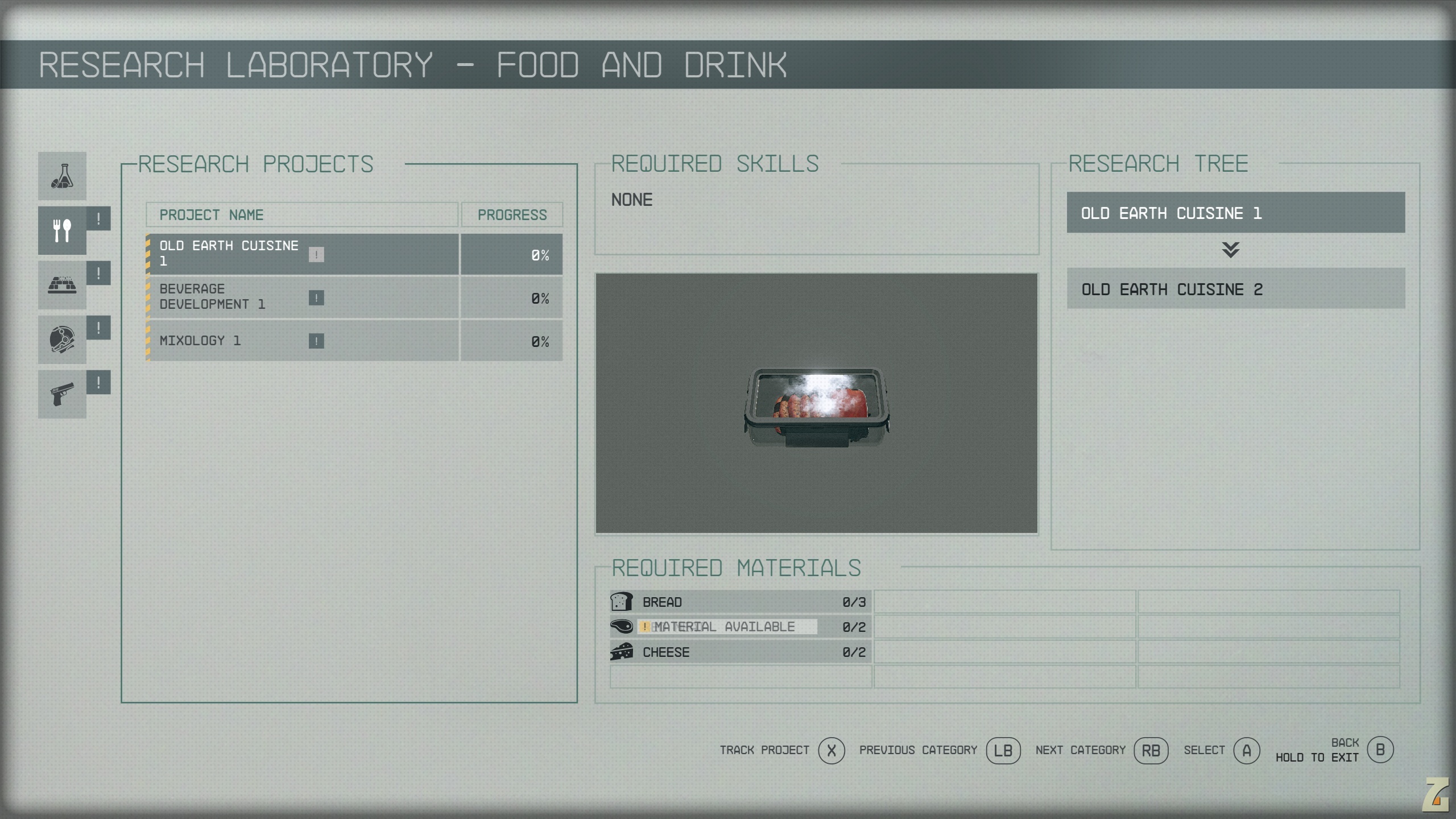Open the Weaponry pistol category
The image size is (1456, 819).
(x=62, y=394)
